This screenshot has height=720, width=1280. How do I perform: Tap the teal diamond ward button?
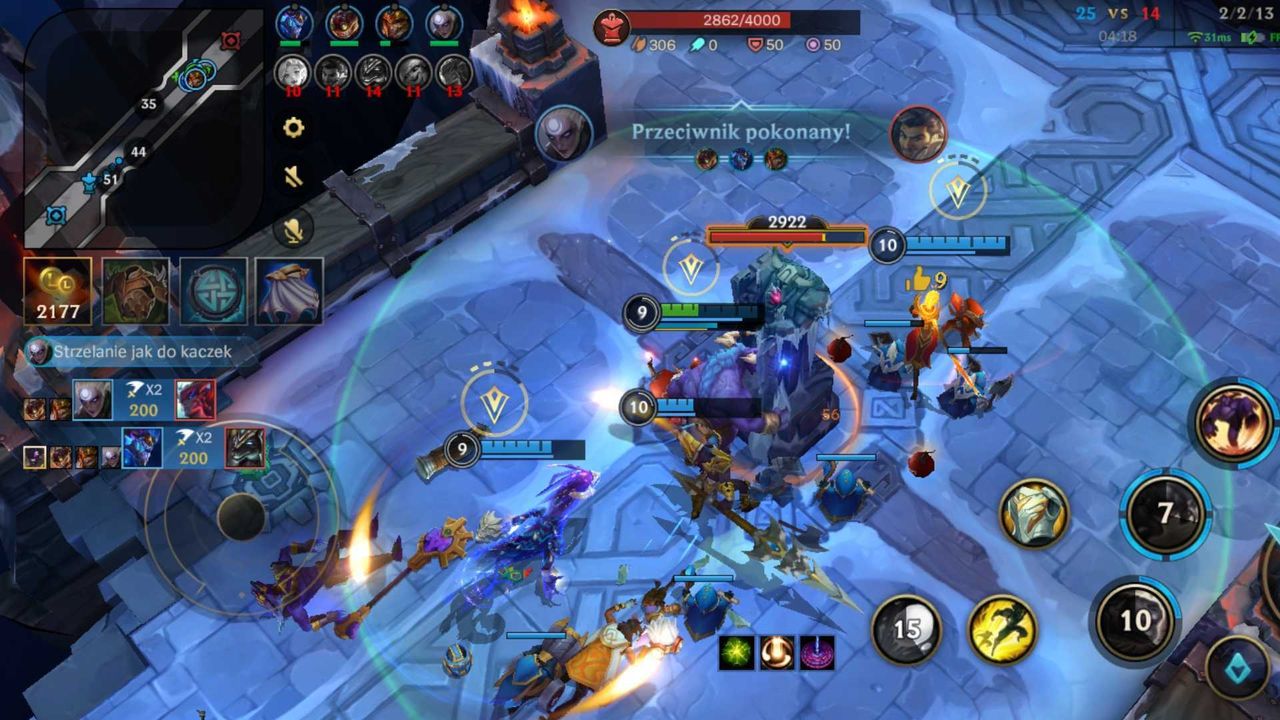point(1238,668)
